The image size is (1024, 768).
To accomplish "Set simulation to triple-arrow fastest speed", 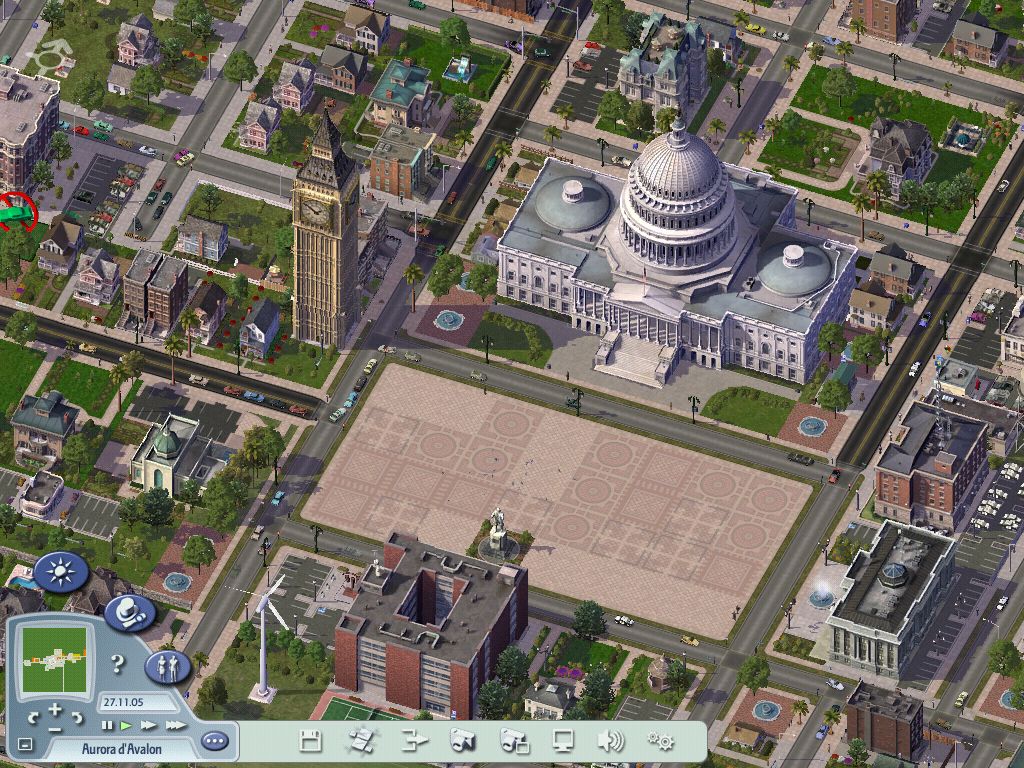I will (x=175, y=724).
